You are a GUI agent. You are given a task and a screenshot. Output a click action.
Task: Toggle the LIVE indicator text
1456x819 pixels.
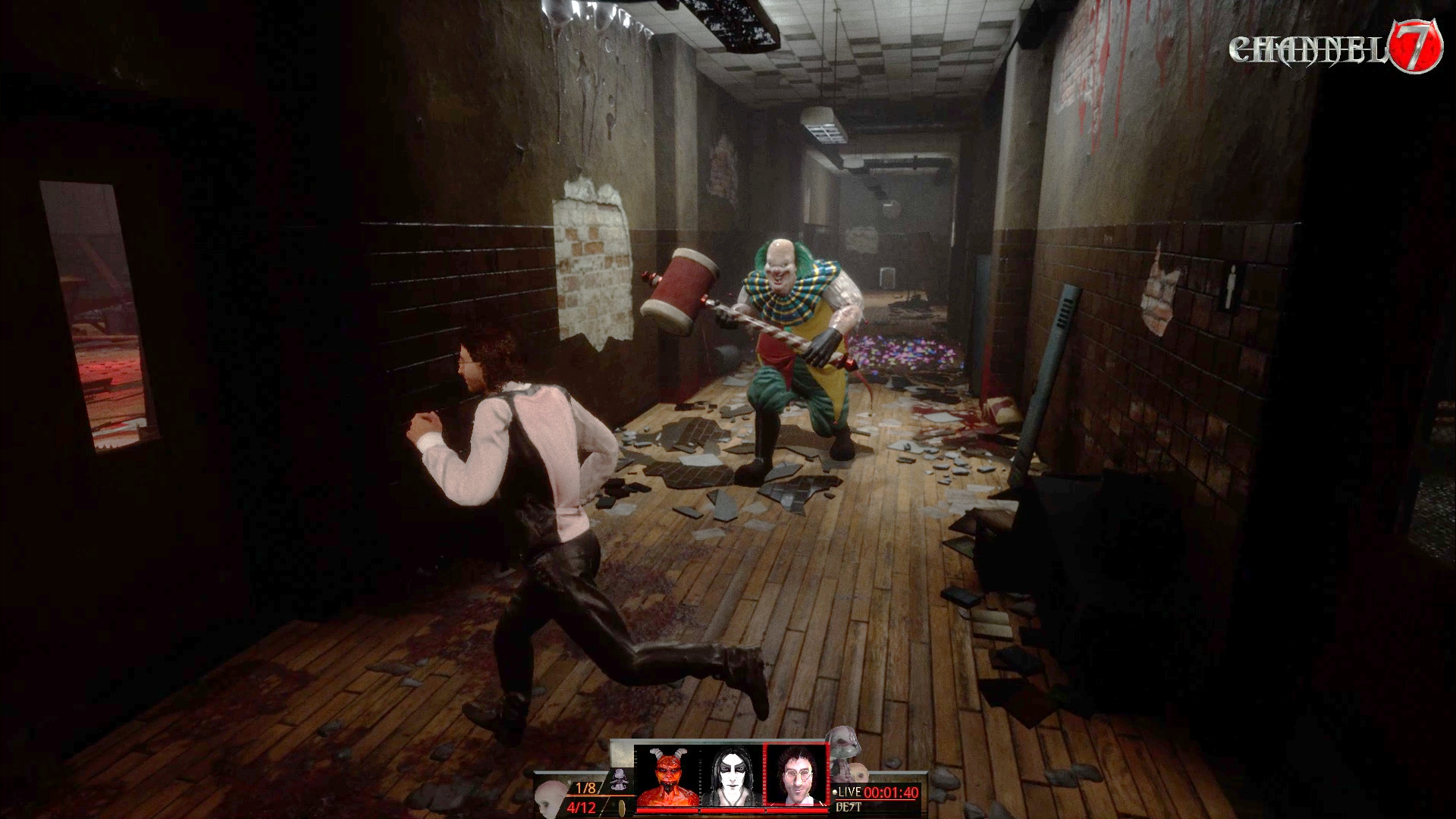(x=850, y=791)
